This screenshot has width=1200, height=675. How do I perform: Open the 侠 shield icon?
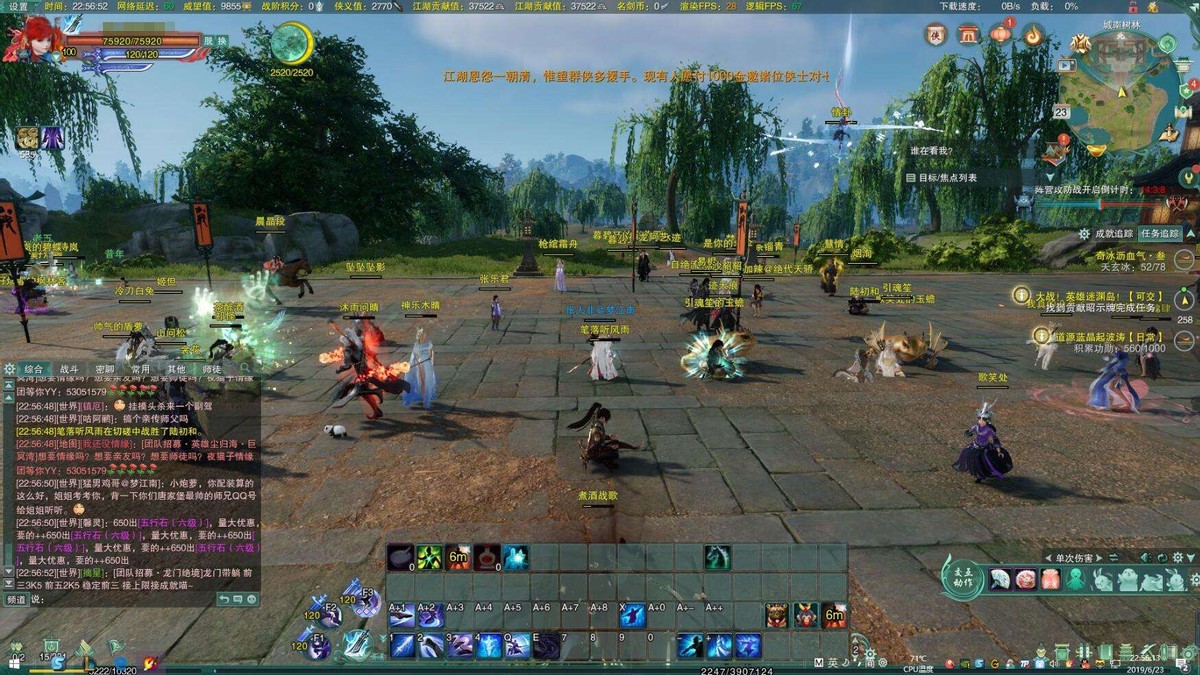(936, 35)
